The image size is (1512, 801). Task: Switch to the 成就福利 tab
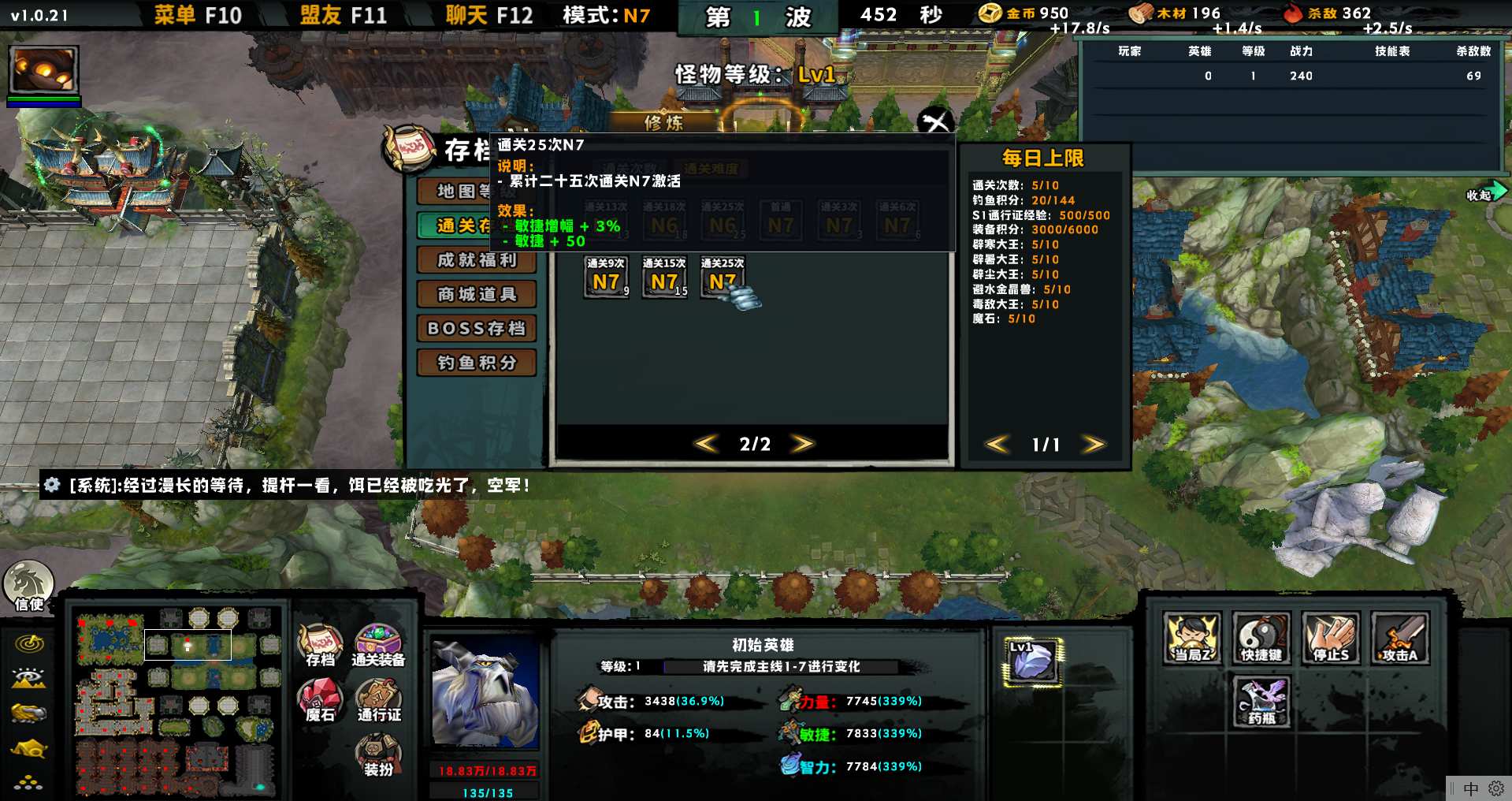(x=477, y=260)
